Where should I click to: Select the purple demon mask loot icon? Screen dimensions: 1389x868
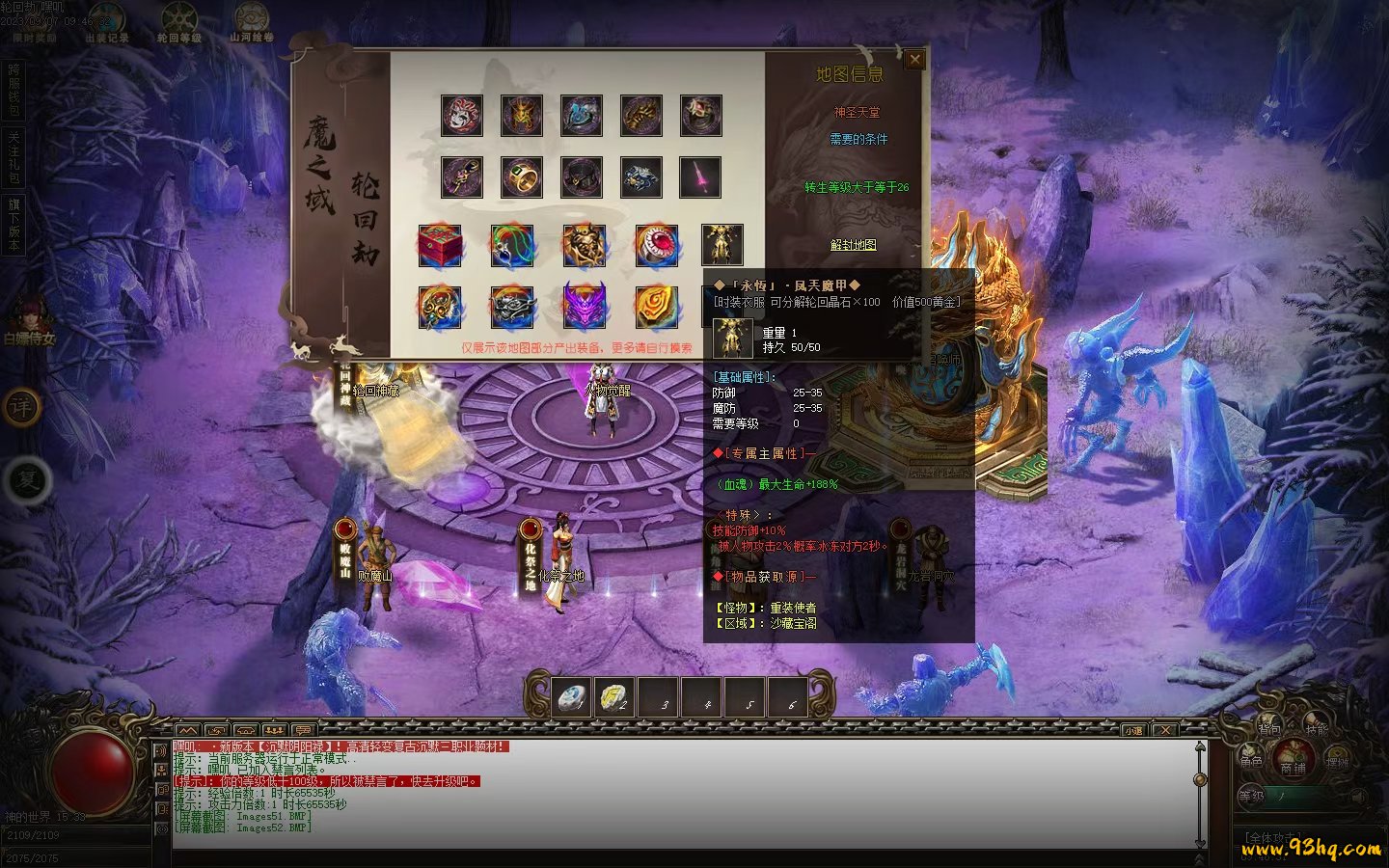[x=585, y=307]
